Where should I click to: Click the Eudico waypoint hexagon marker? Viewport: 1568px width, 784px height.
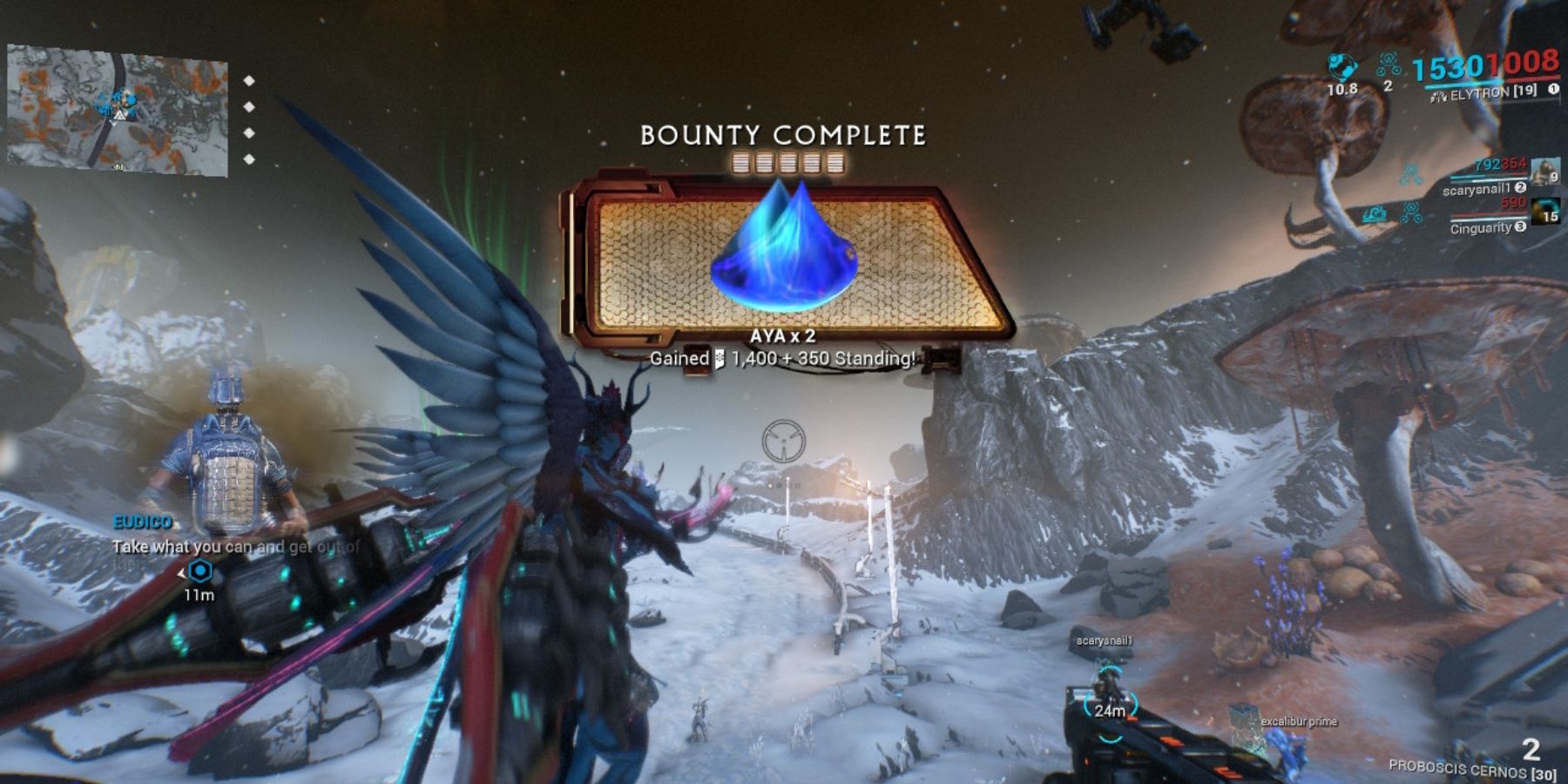[x=200, y=571]
